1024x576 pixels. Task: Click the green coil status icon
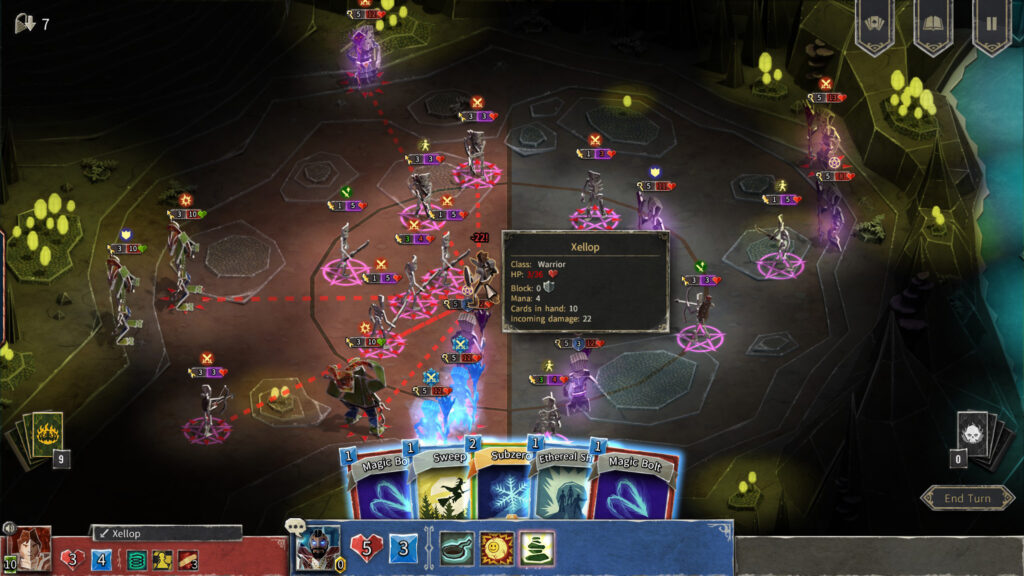(136, 560)
